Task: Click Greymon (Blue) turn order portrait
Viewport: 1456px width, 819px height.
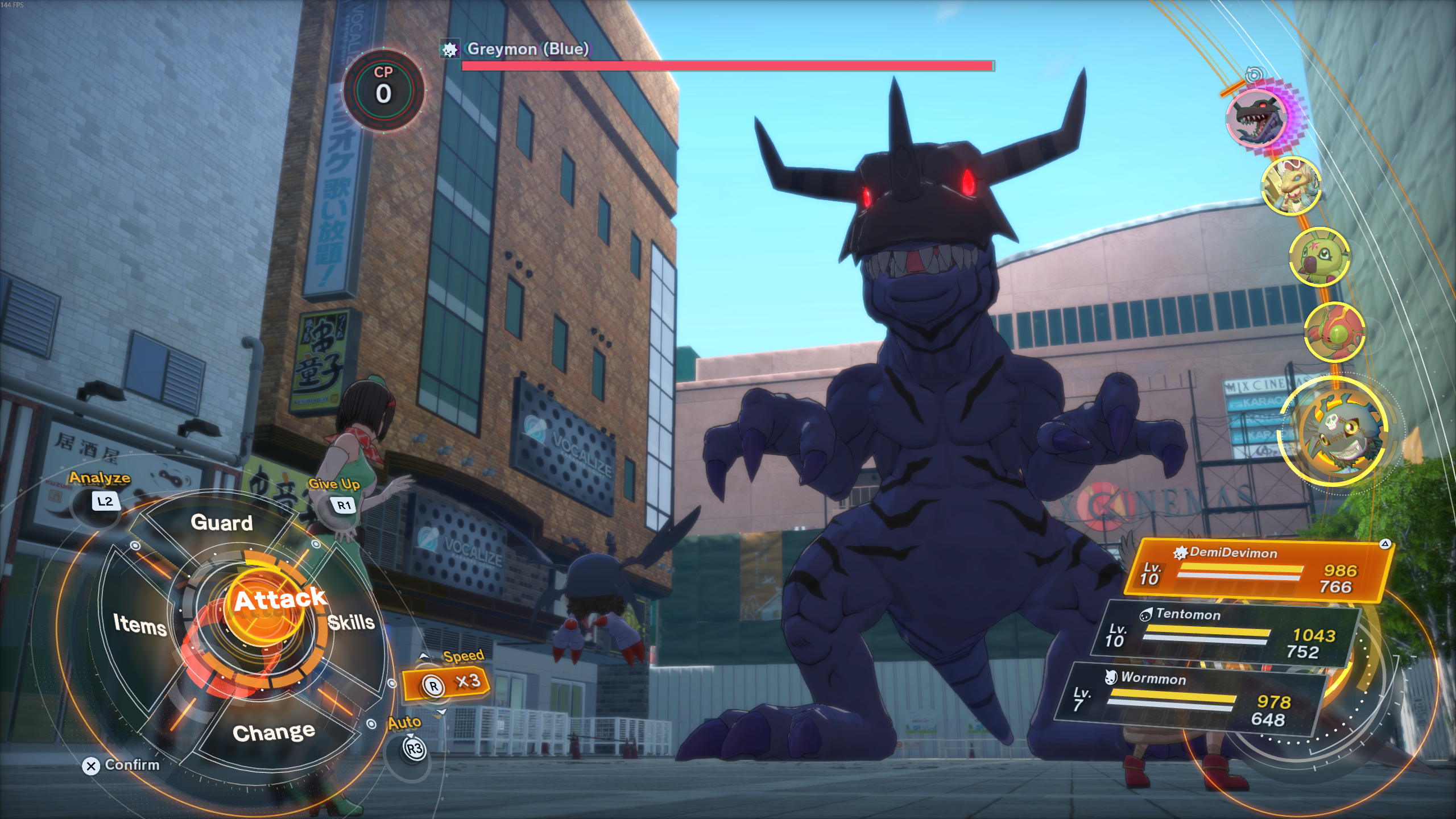Action: (1259, 118)
